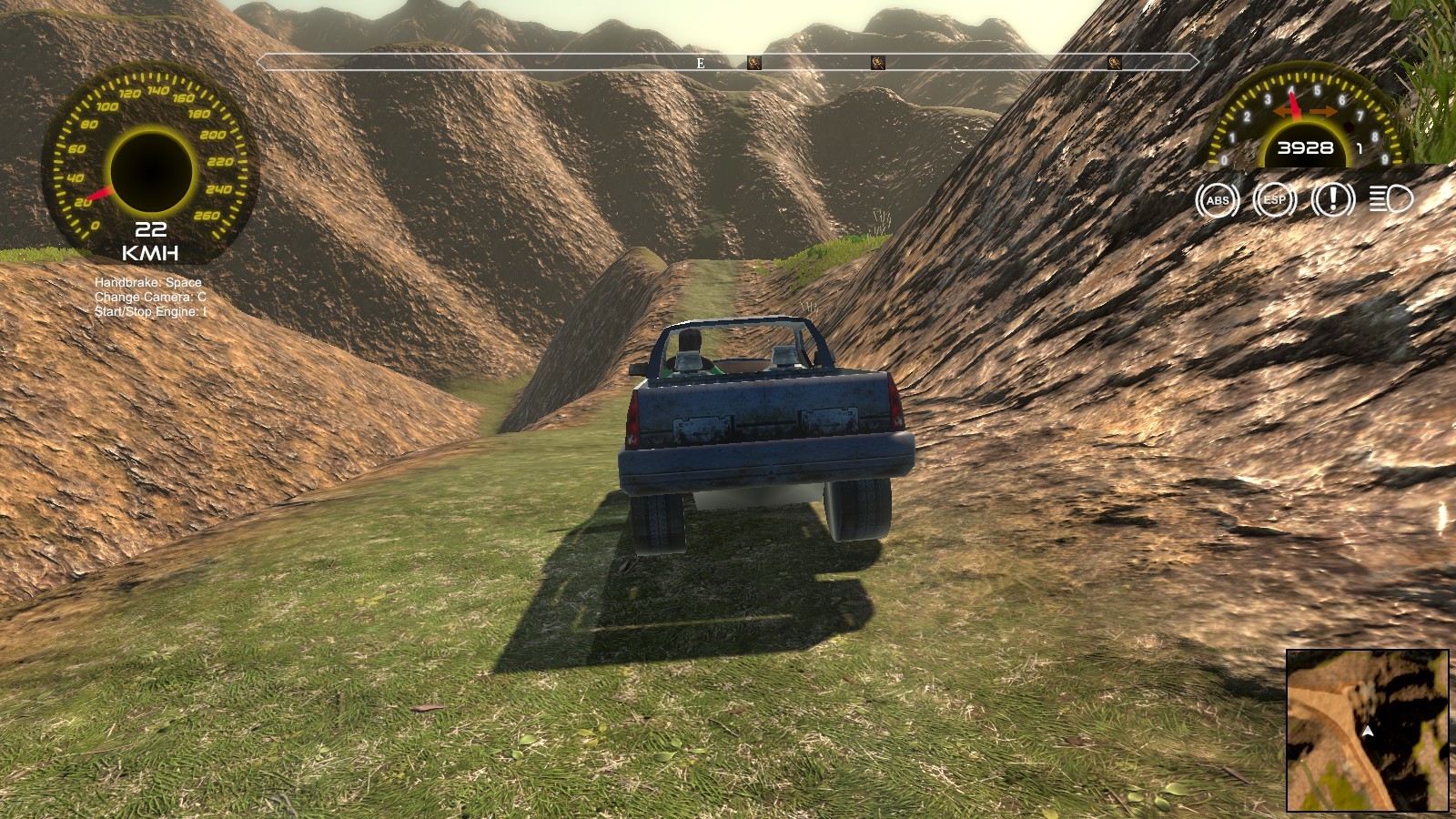Click the left turn signal arrow on tachometer
Image resolution: width=1456 pixels, height=819 pixels.
tap(1283, 109)
